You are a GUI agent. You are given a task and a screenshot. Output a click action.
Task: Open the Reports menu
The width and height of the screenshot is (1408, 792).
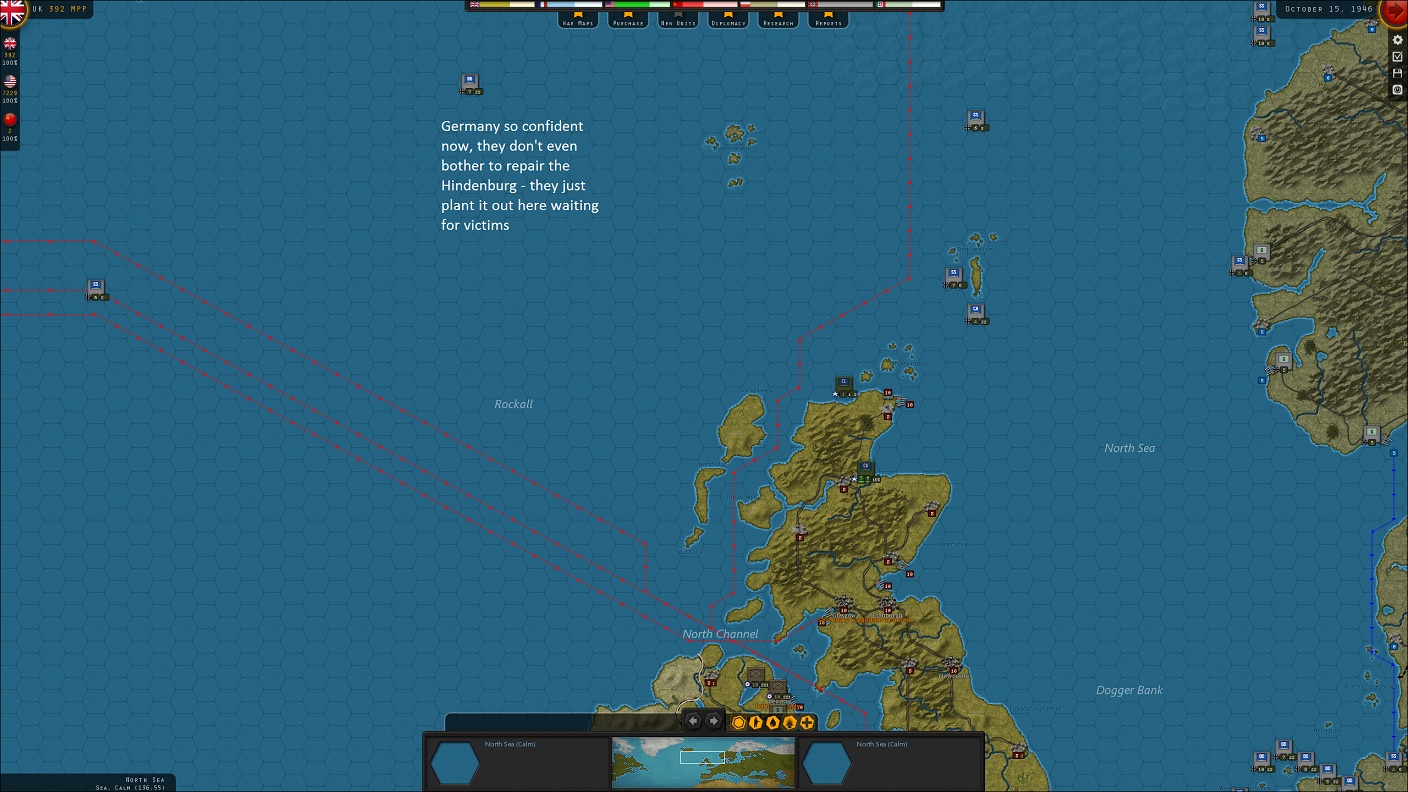point(827,20)
